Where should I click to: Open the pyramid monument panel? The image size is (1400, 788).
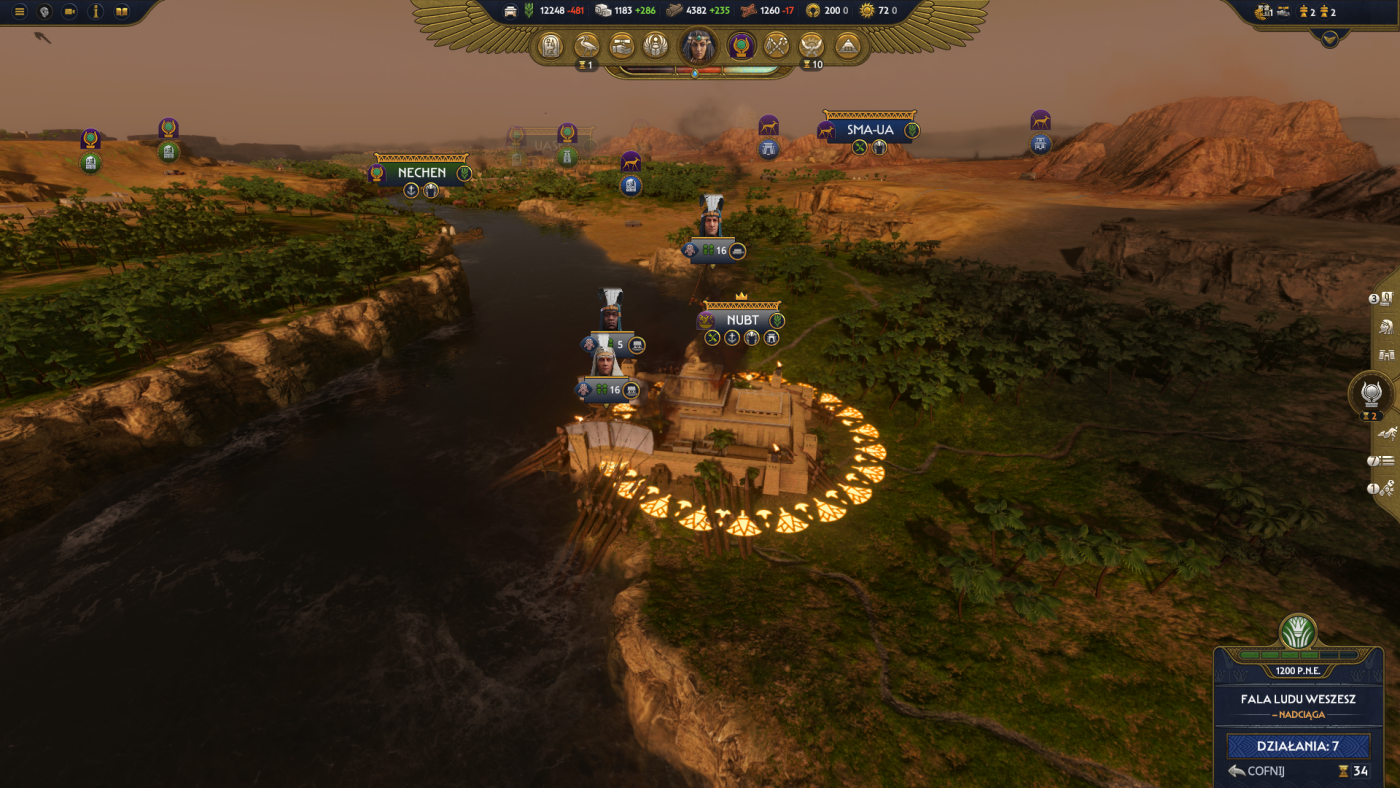[x=847, y=46]
